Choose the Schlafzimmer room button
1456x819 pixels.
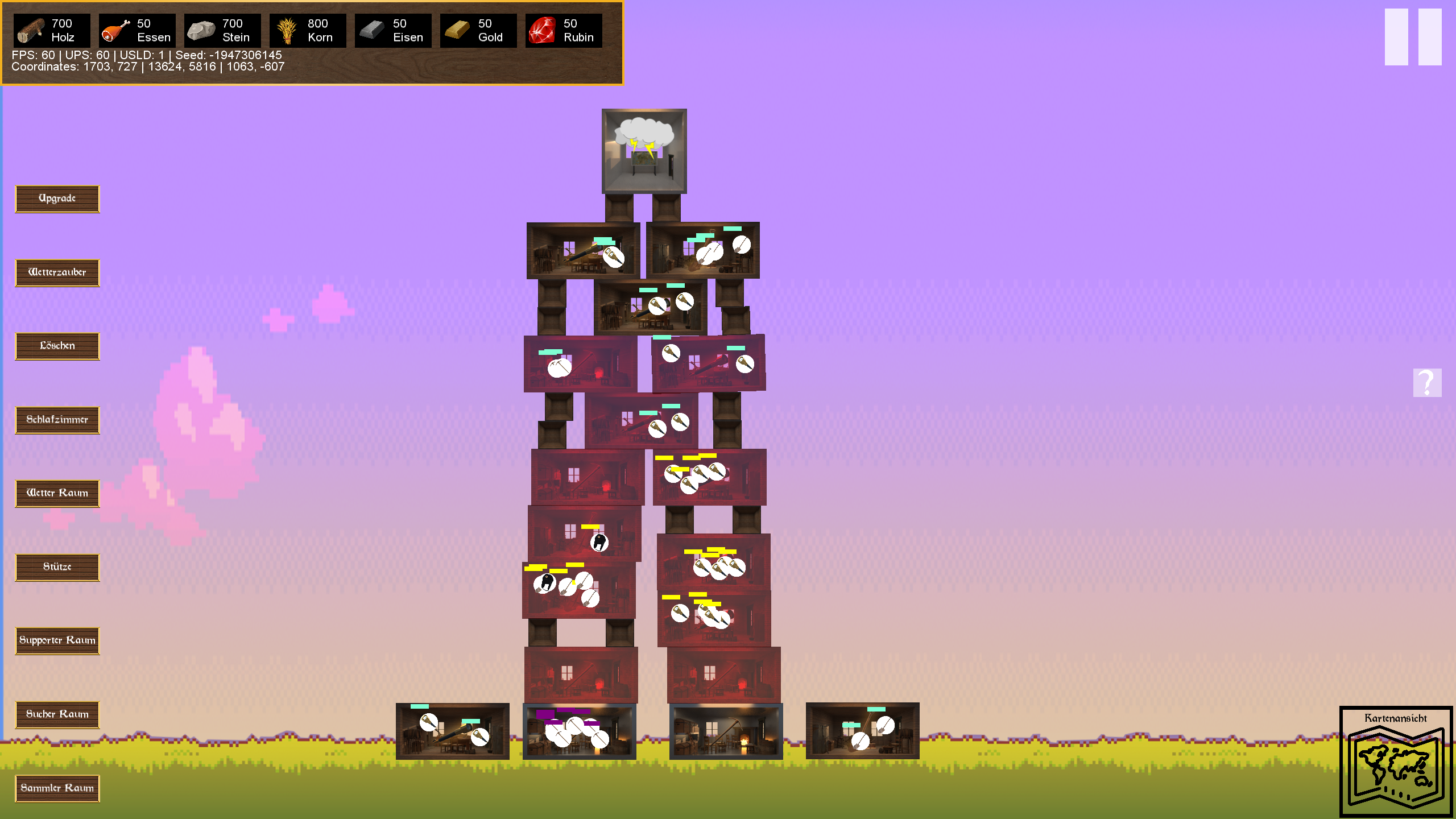[57, 420]
